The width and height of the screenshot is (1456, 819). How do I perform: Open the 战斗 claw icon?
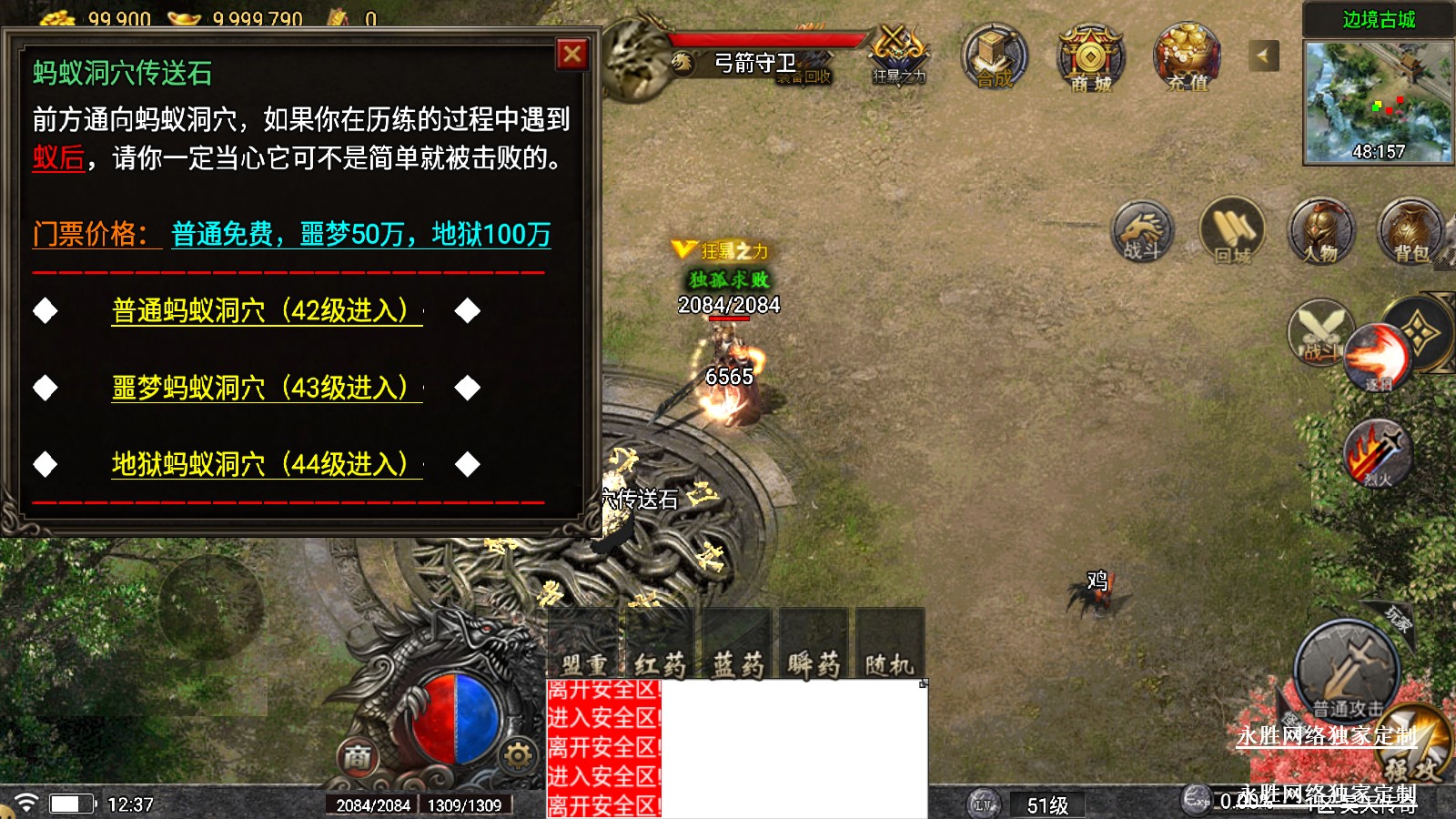click(1142, 231)
